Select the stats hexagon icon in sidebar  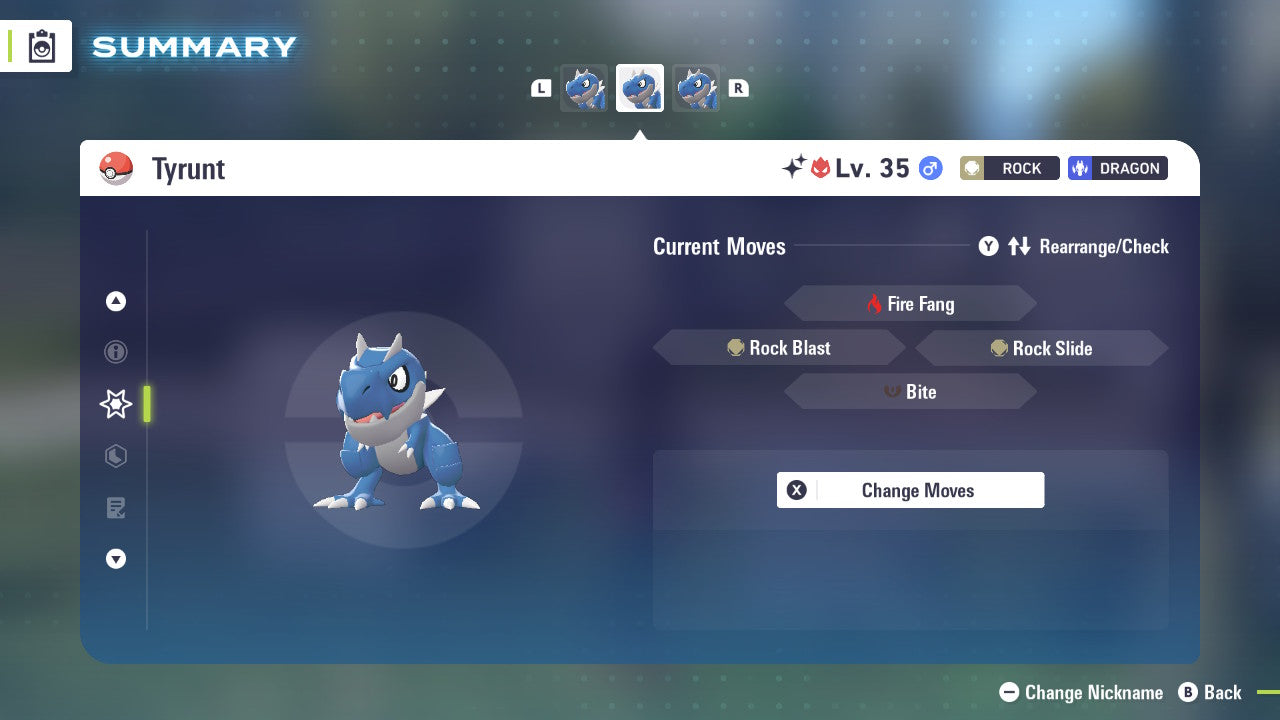(x=115, y=456)
